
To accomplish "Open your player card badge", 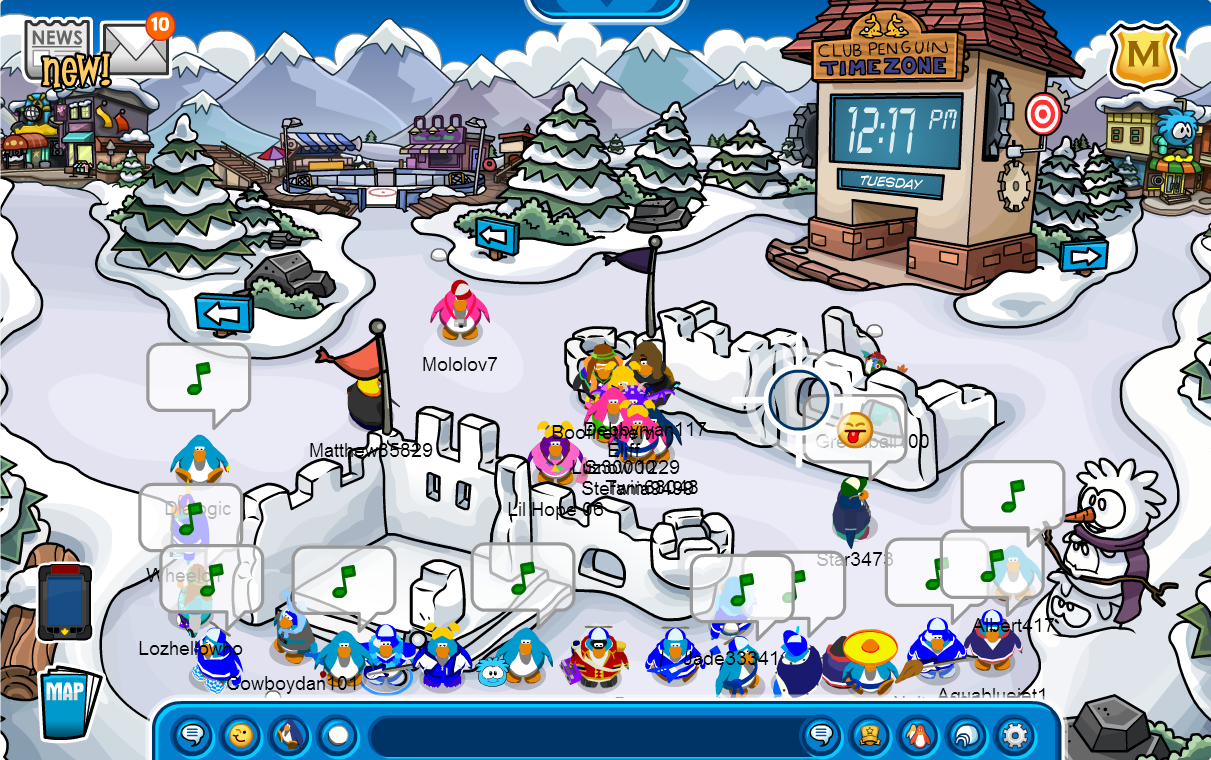I will point(870,737).
